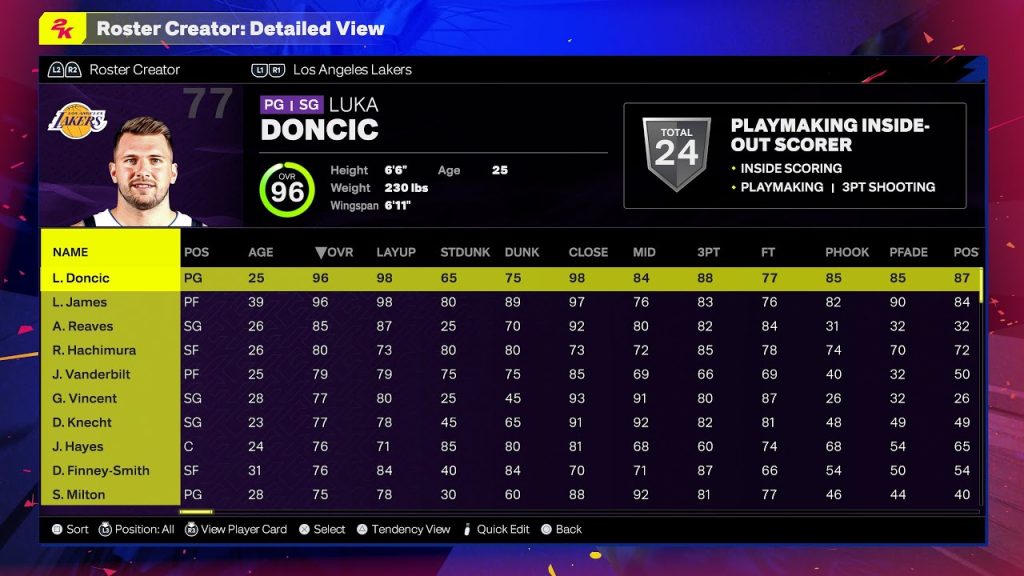
Task: Open View Player Card
Action: [235, 529]
